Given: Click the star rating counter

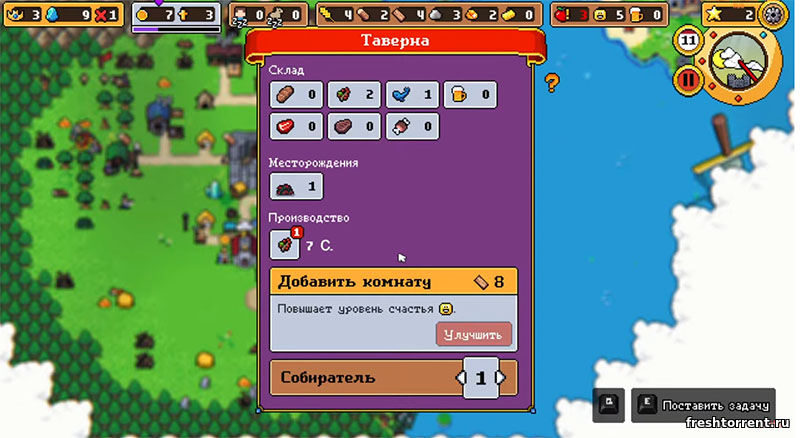Looking at the screenshot, I should (733, 15).
